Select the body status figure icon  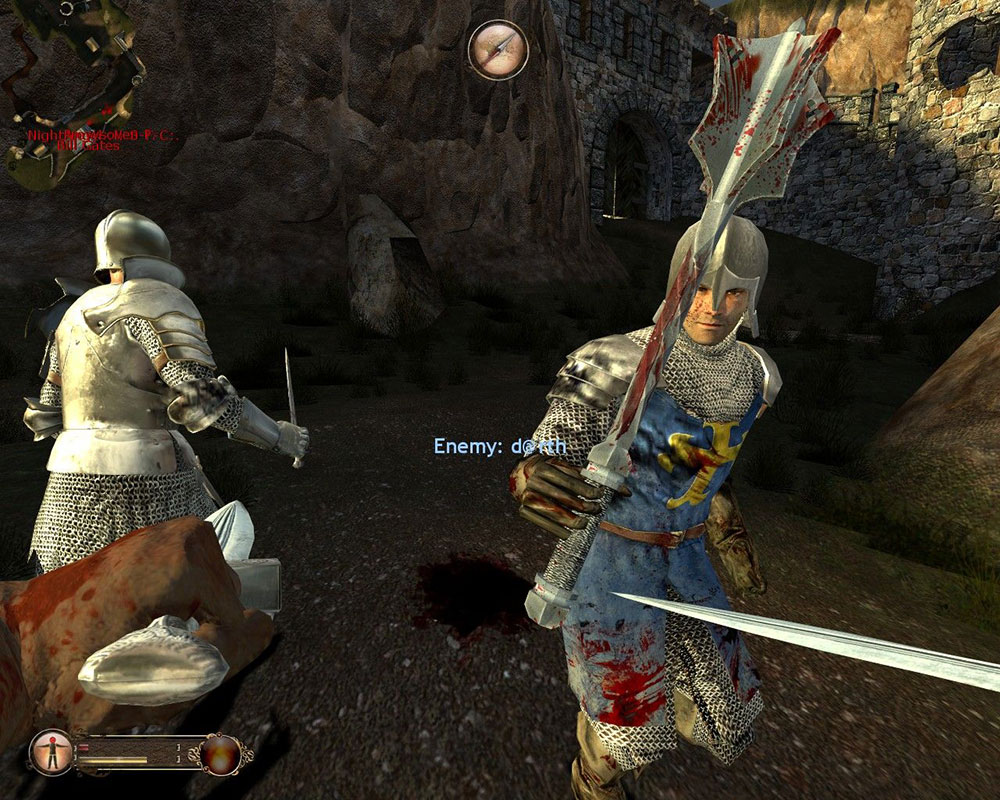pyautogui.click(x=50, y=752)
